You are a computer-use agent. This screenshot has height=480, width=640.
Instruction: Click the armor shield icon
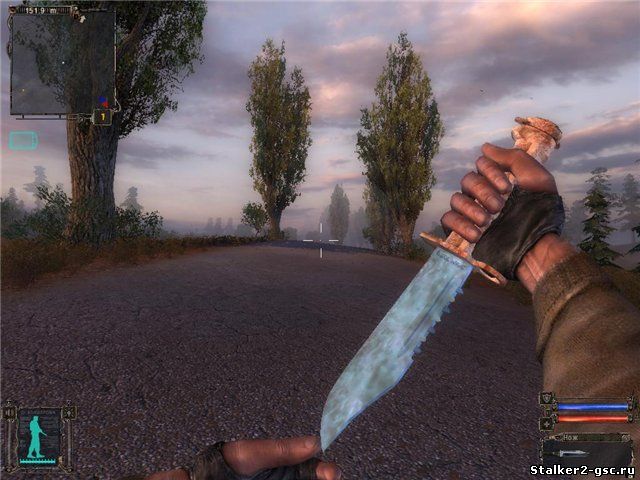[x=545, y=399]
